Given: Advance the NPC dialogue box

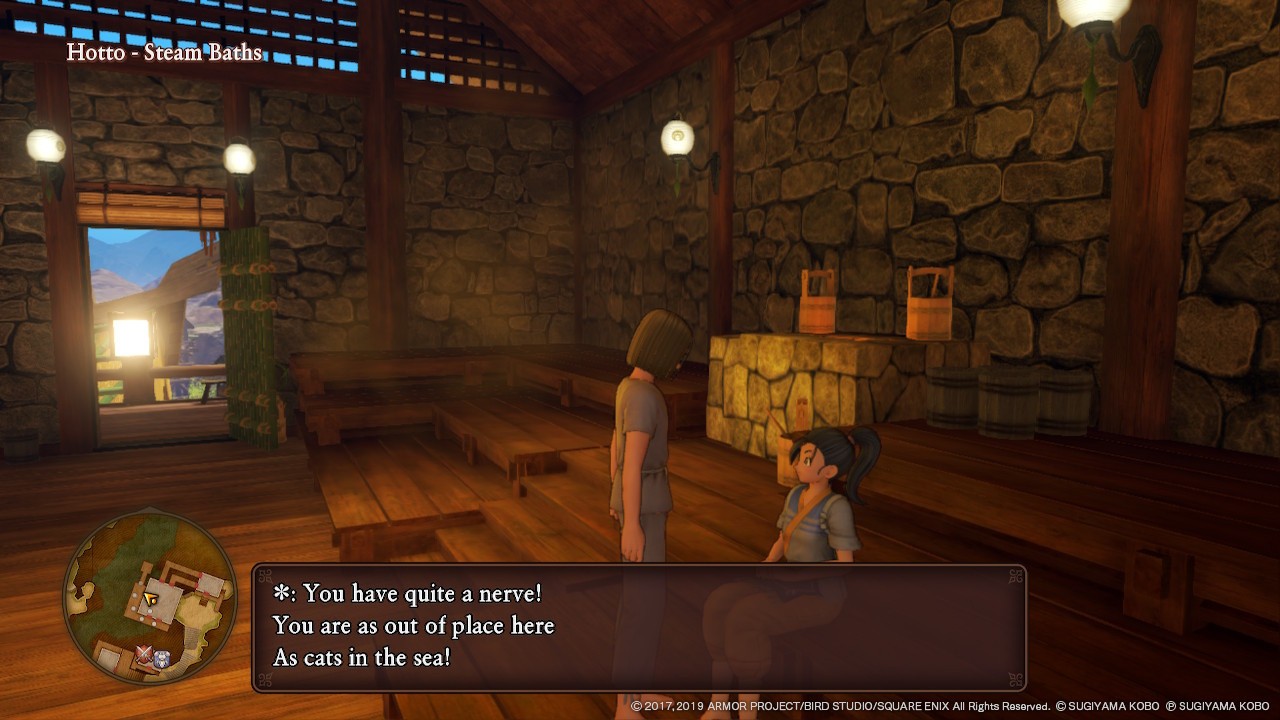Looking at the screenshot, I should [639, 627].
